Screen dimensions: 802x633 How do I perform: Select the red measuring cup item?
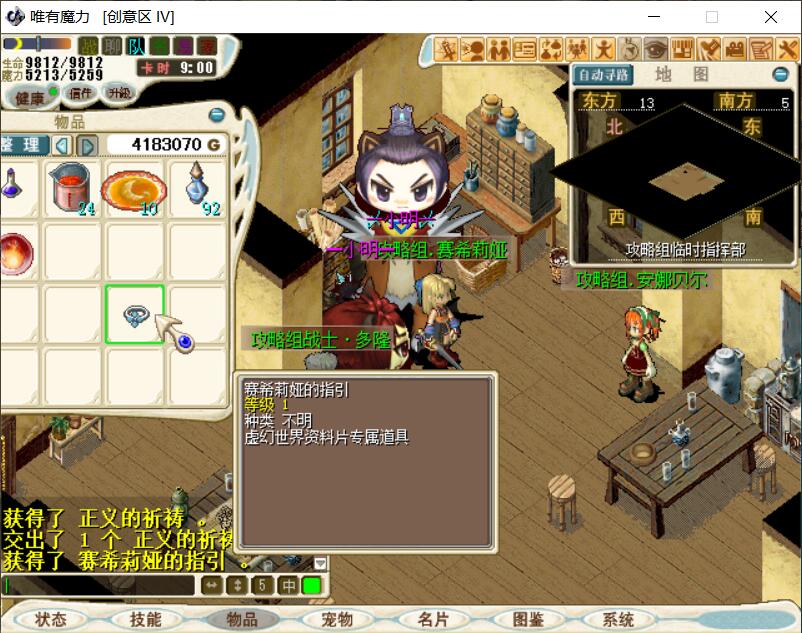(72, 189)
